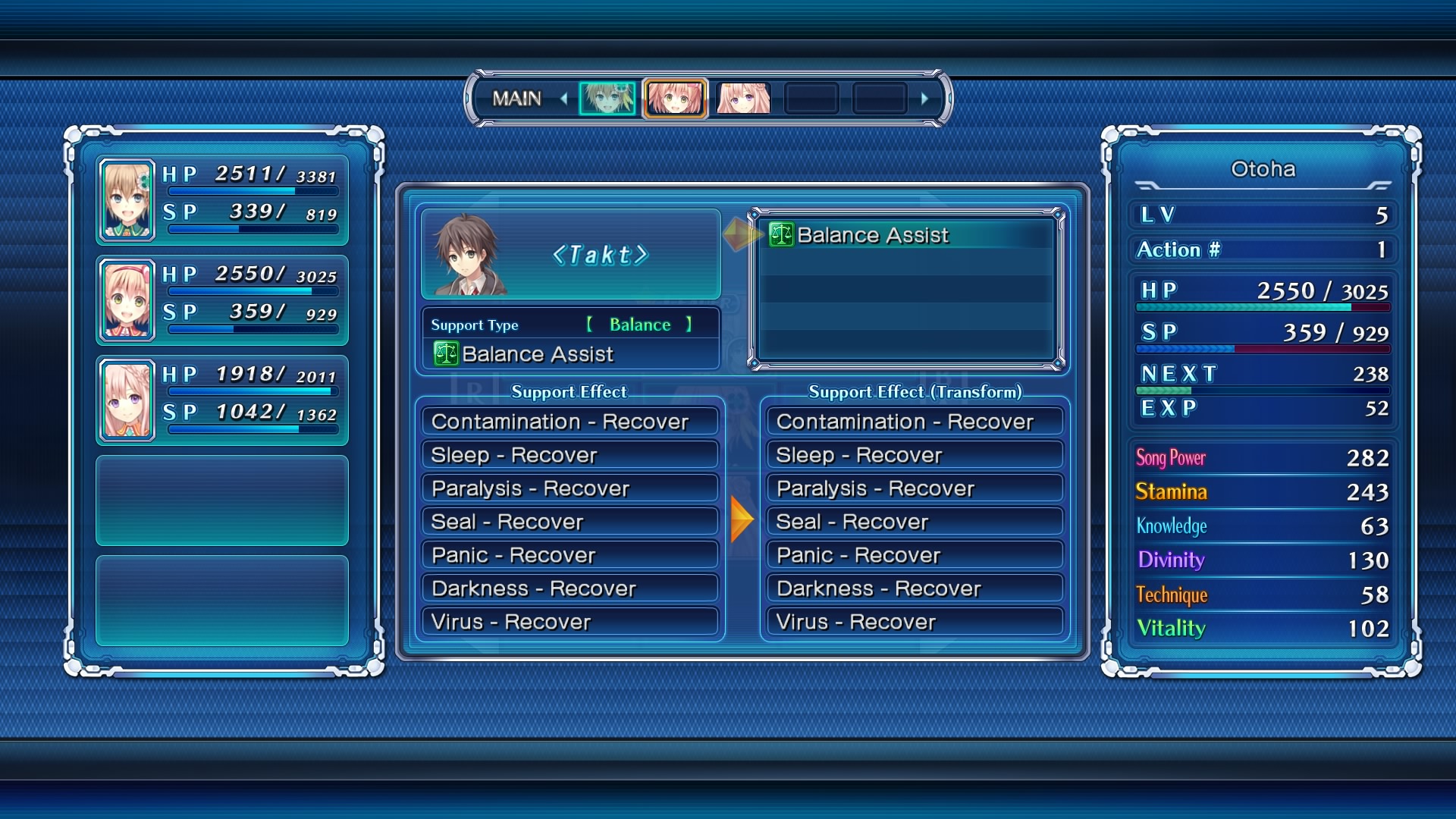Click the left arrow beside MAIN

tap(563, 99)
